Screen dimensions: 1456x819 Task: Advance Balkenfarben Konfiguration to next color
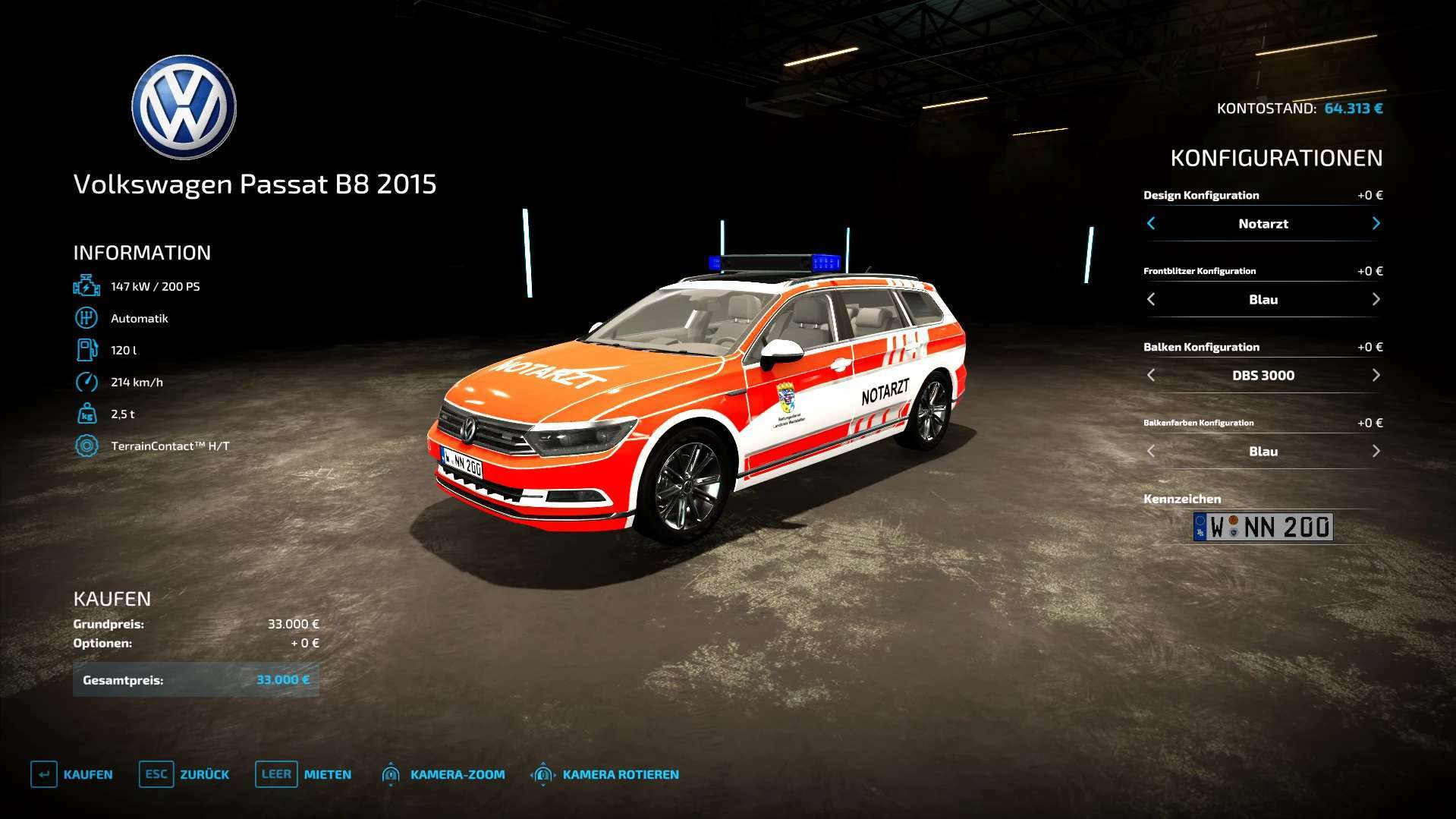tap(1376, 451)
